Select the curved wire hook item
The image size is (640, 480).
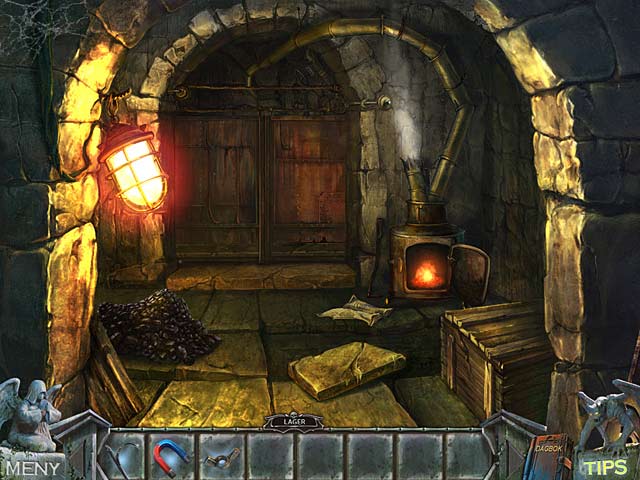pos(121,458)
